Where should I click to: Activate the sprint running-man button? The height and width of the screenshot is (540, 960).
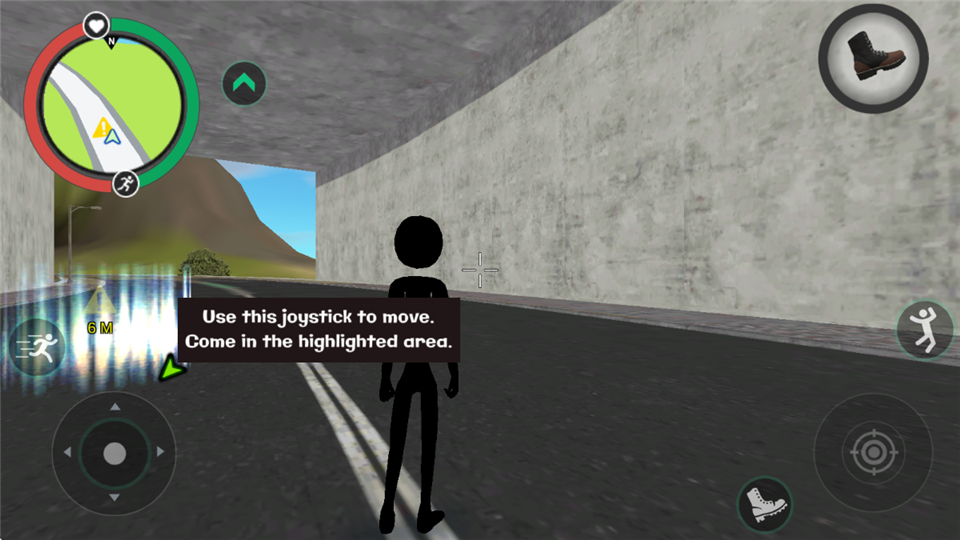(39, 348)
